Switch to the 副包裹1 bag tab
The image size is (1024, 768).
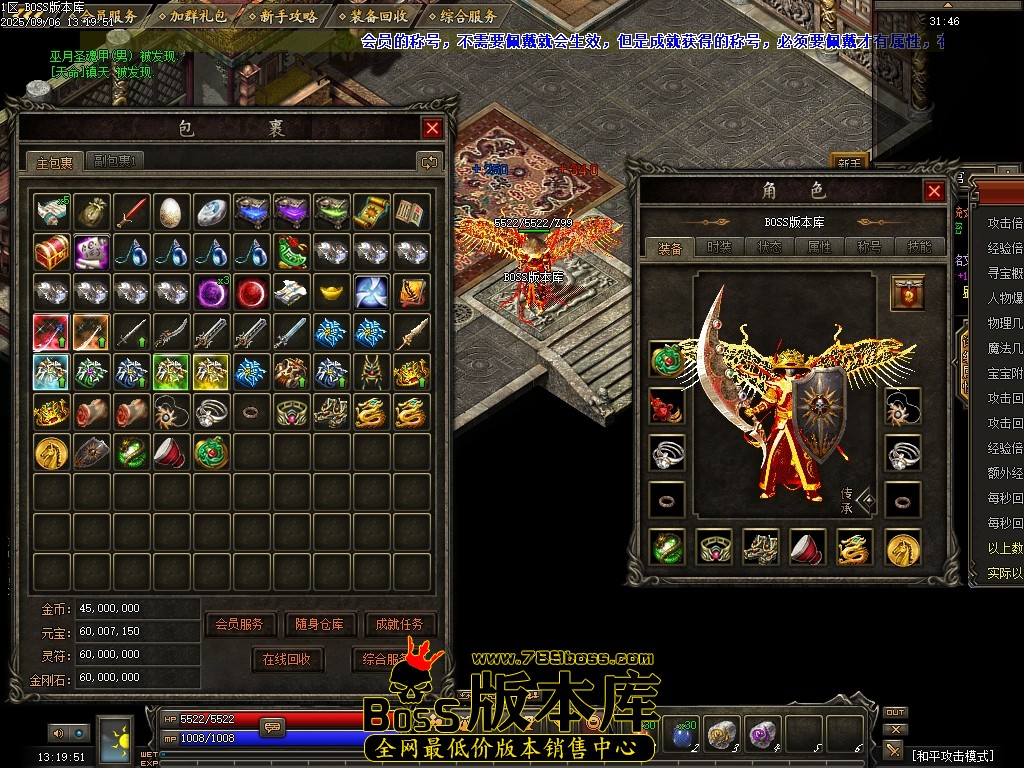click(116, 161)
